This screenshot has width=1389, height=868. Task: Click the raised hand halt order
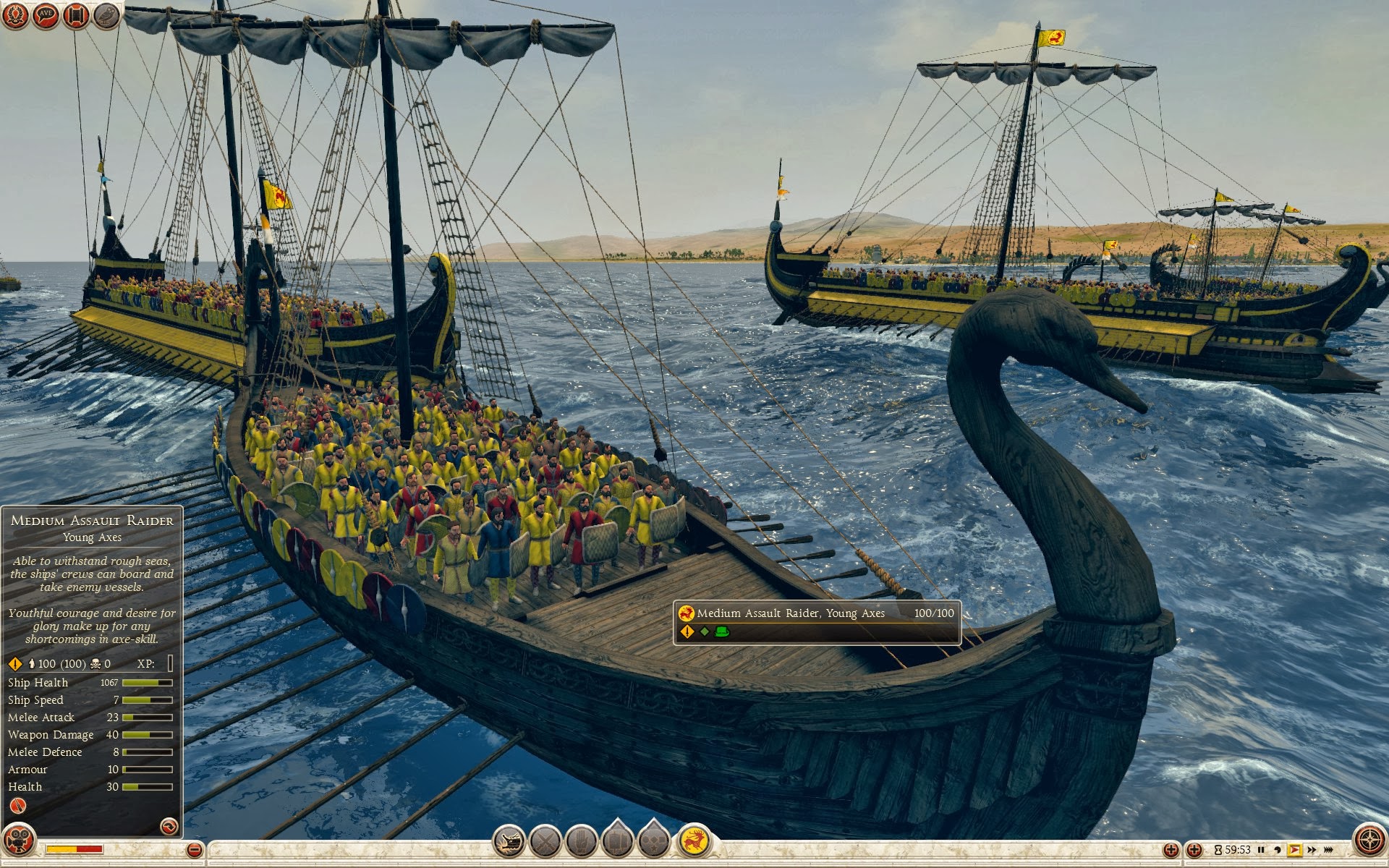click(x=581, y=842)
